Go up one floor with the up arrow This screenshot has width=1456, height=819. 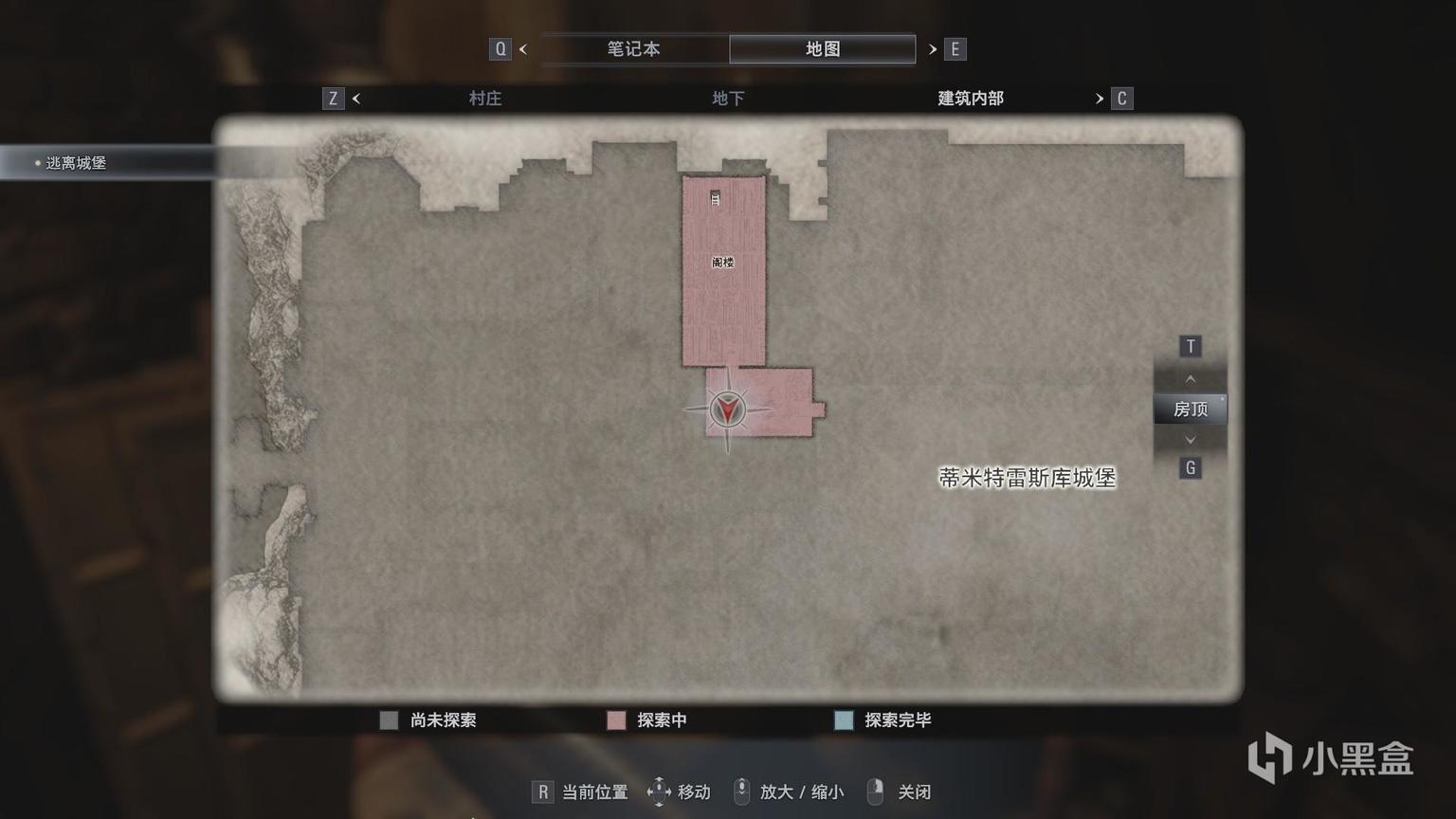(1191, 379)
